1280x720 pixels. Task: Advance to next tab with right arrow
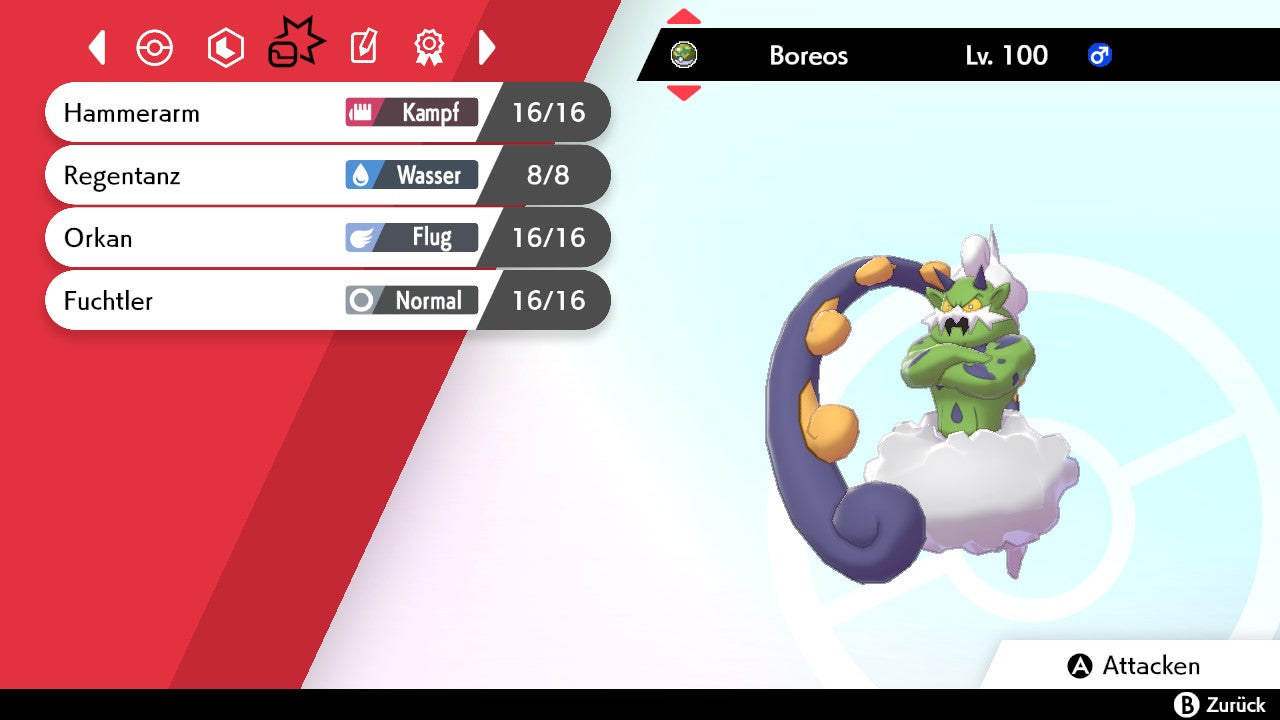coord(487,47)
